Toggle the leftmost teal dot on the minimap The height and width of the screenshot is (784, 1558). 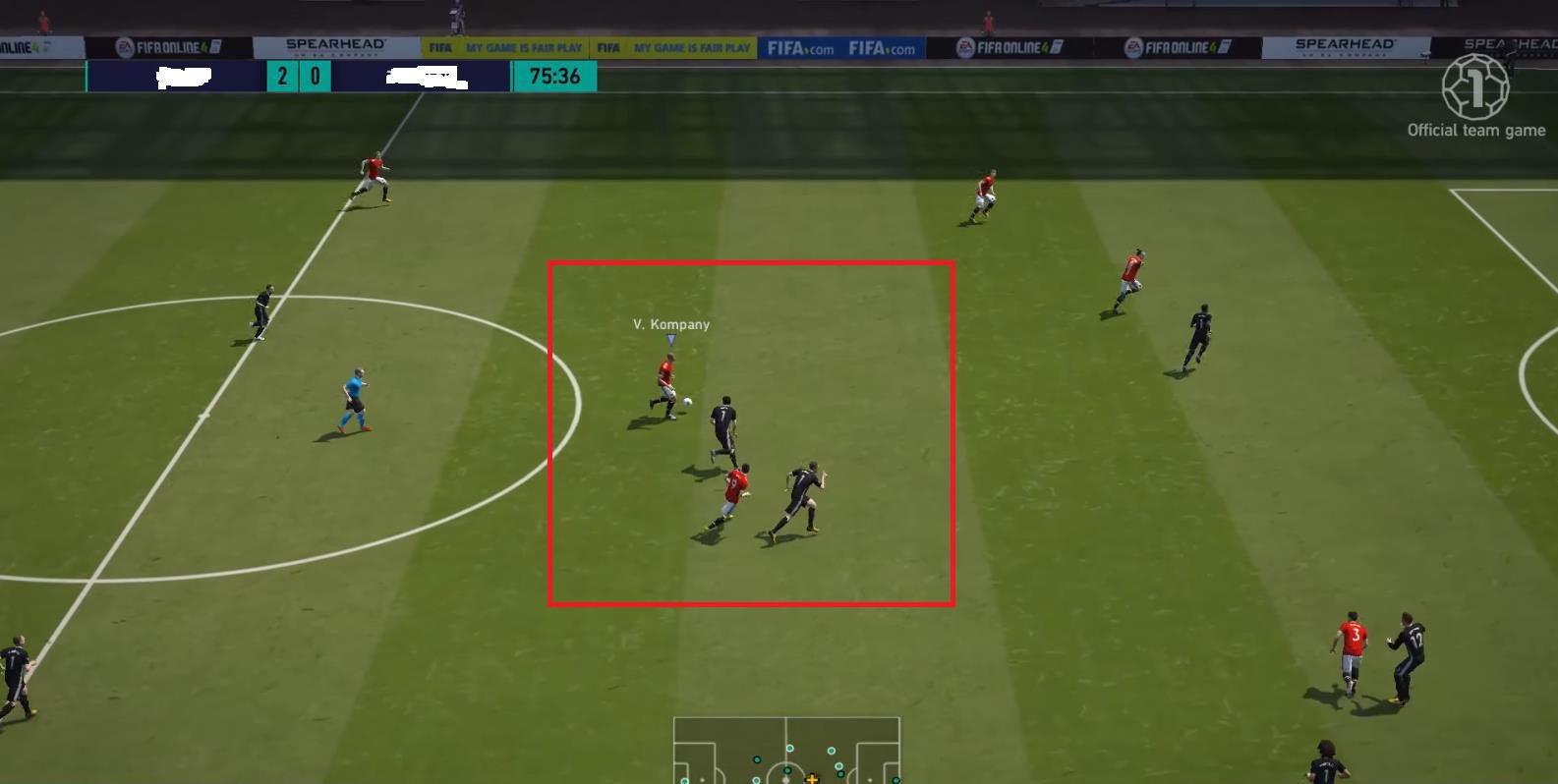pyautogui.click(x=684, y=781)
